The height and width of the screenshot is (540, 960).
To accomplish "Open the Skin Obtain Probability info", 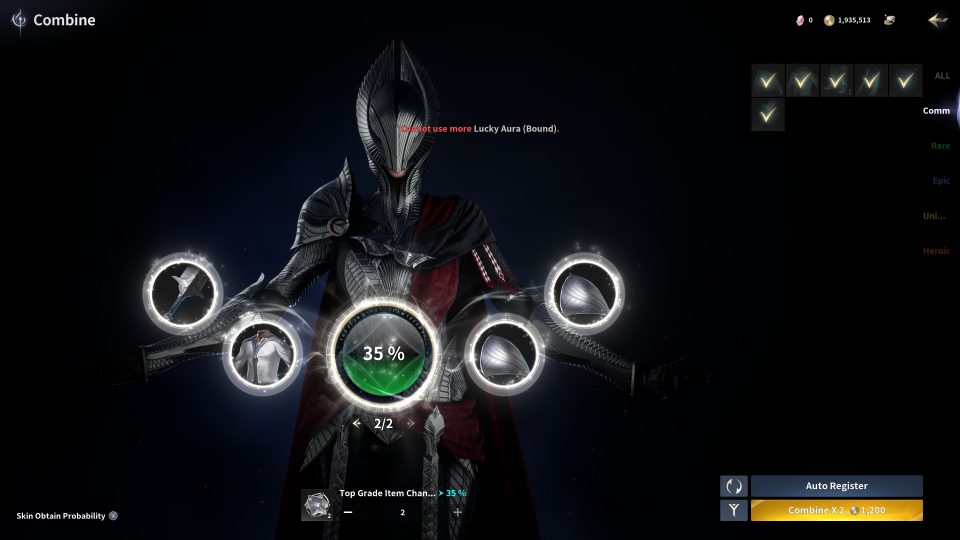I will 113,516.
